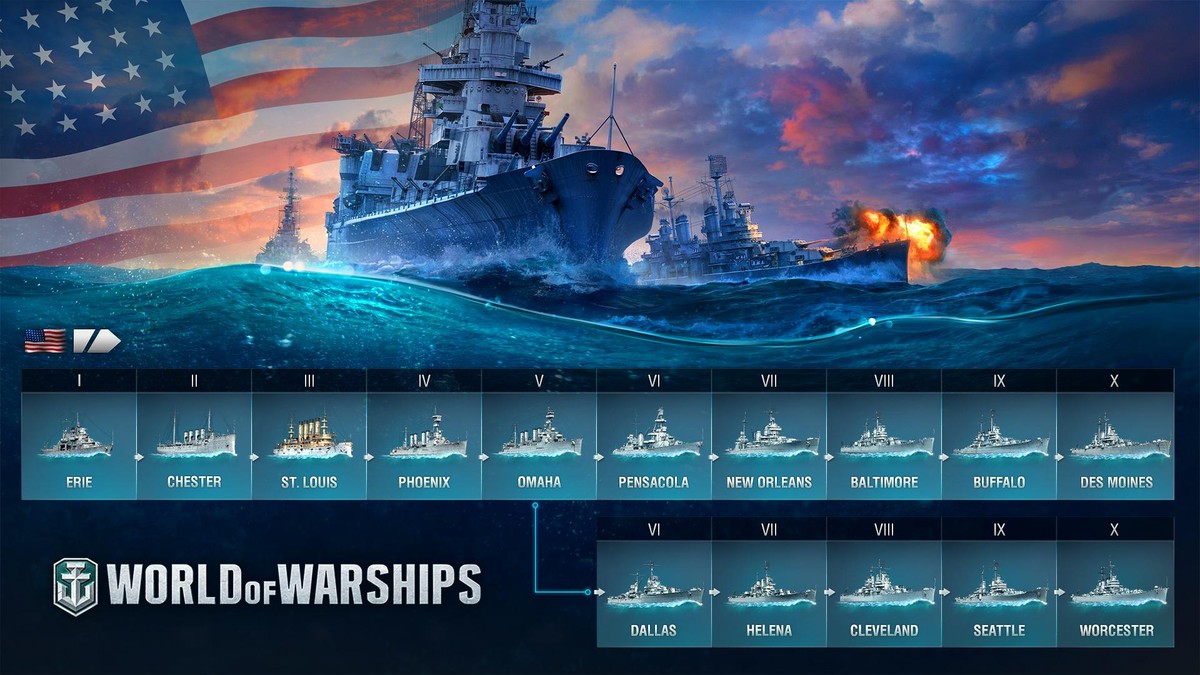
Task: Select the Seattle ship tile
Action: [x=999, y=593]
